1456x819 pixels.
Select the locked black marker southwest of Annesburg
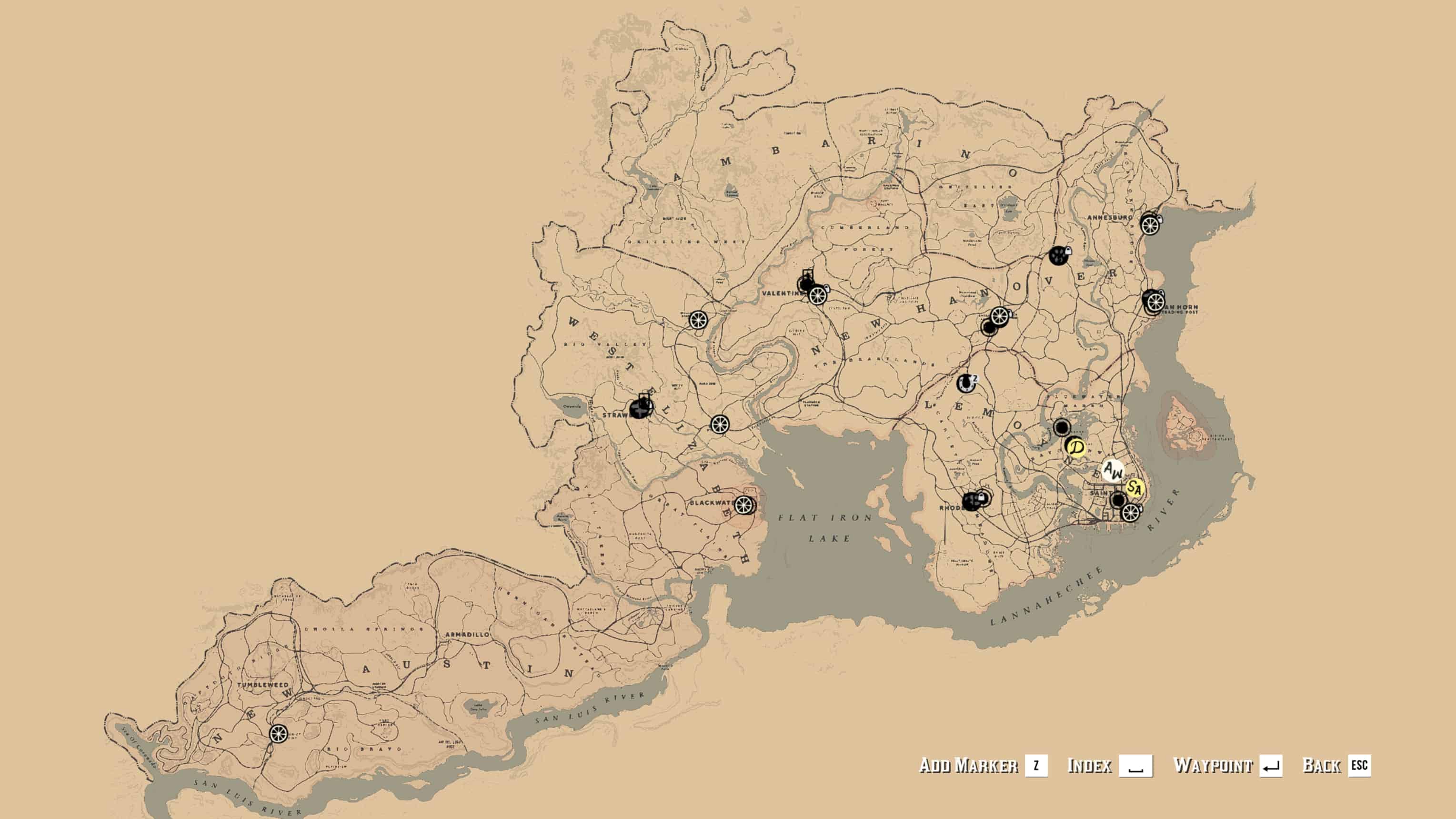(1059, 255)
